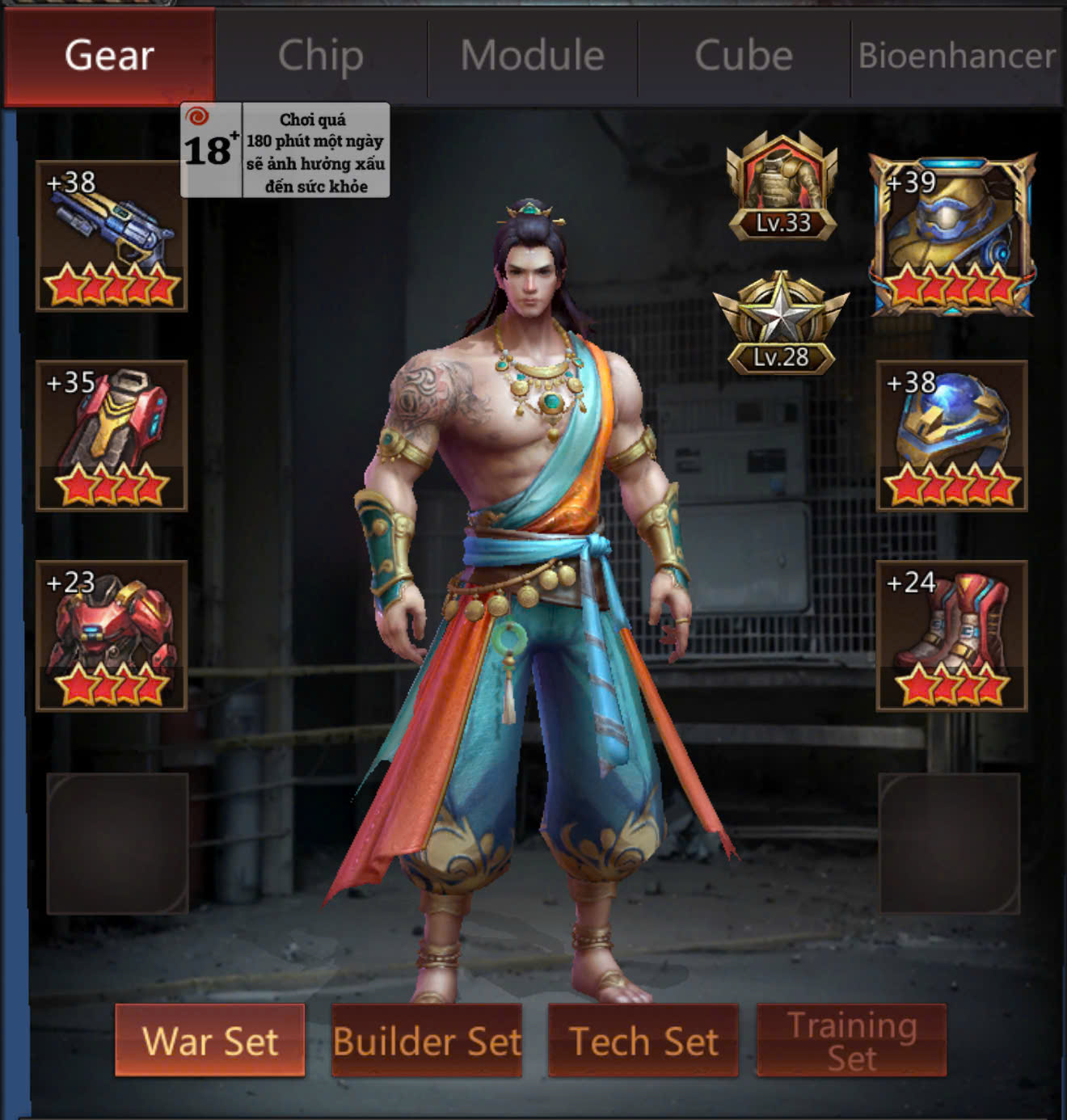
Task: Open the Lv.33 armor badge
Action: pyautogui.click(x=782, y=187)
